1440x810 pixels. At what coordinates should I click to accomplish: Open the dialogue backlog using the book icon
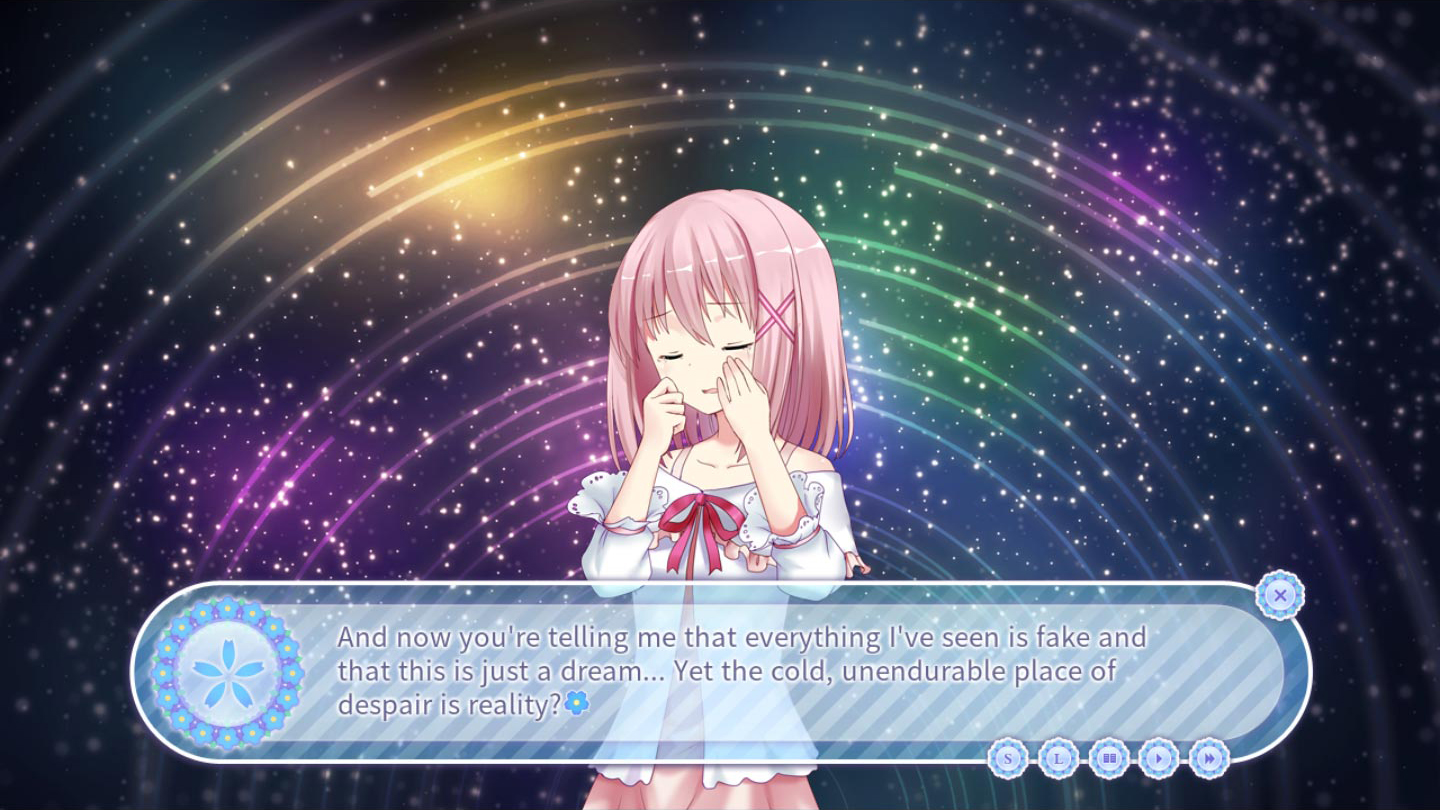click(1108, 759)
